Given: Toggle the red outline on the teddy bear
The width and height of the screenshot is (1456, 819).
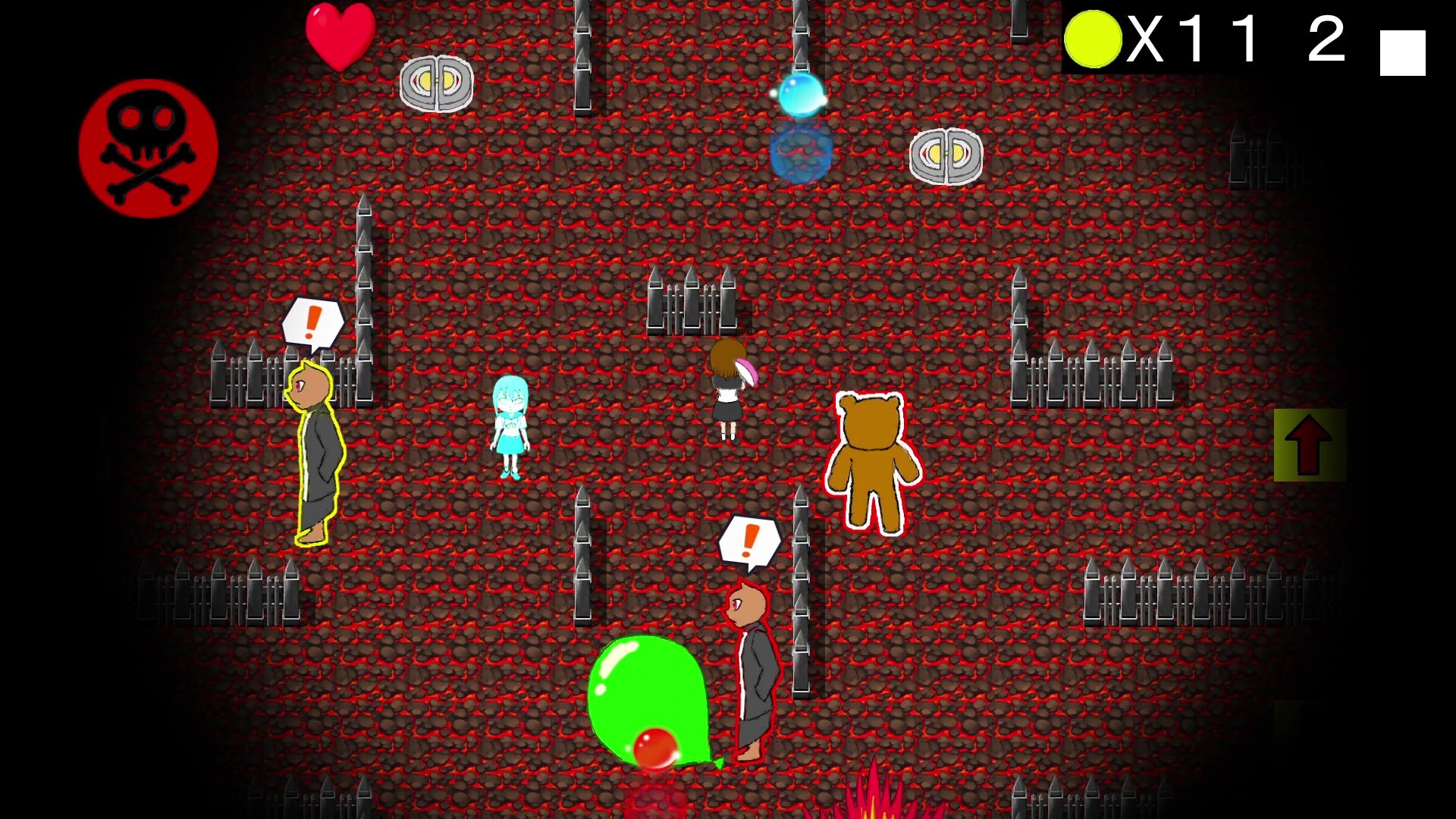Looking at the screenshot, I should coord(876,463).
